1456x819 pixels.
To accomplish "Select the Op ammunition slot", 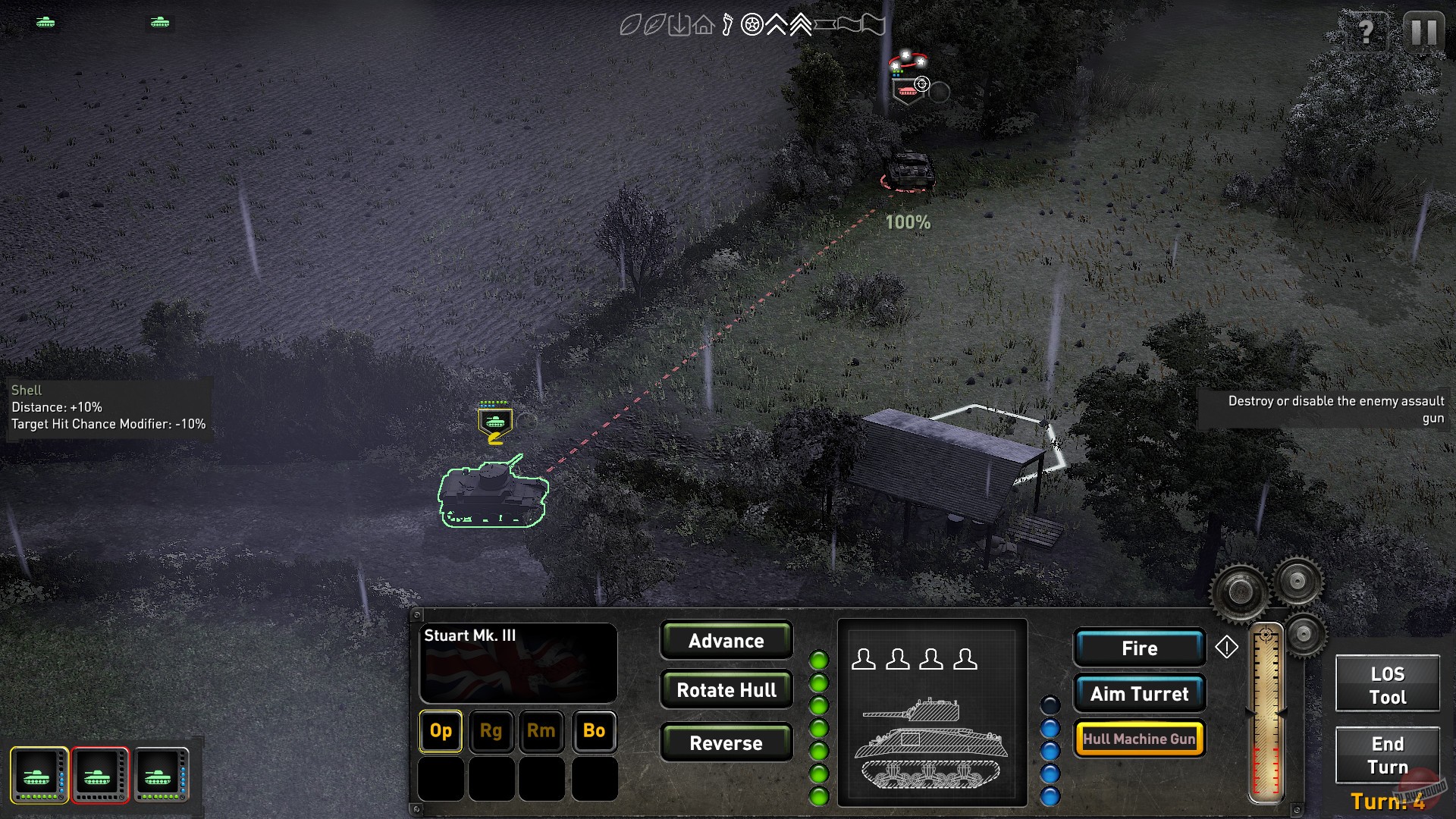I will [440, 731].
